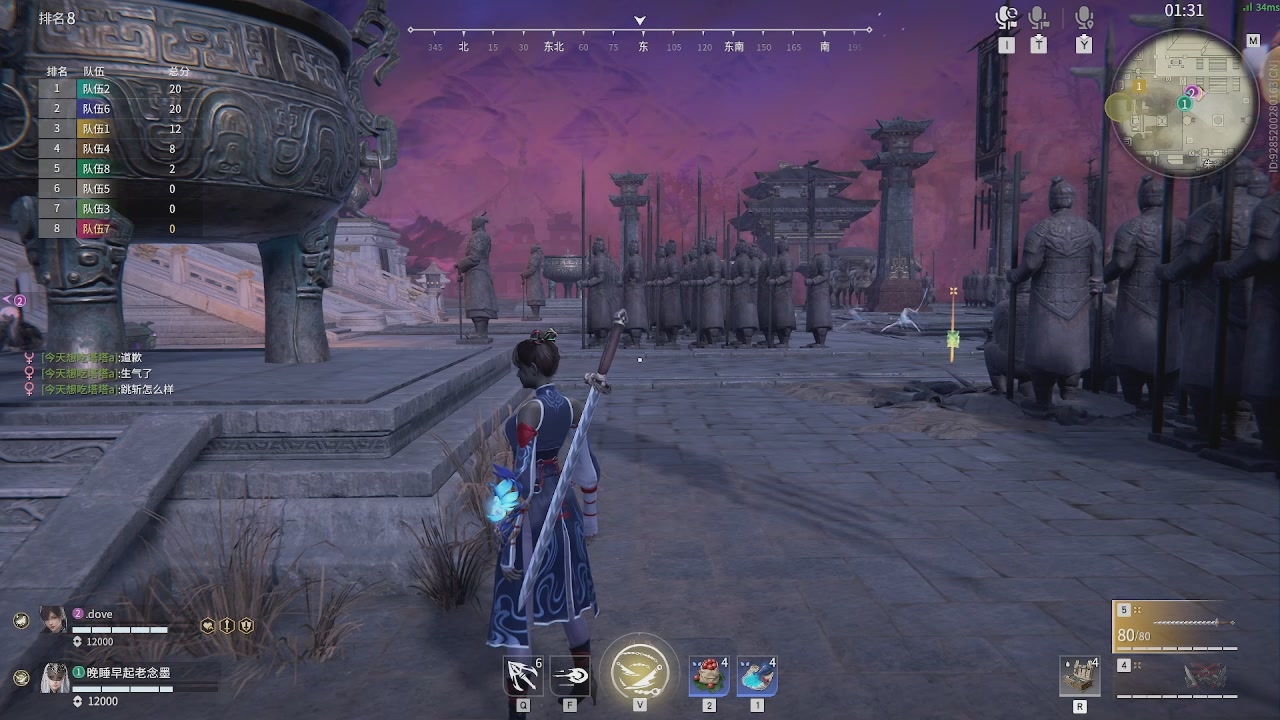The image size is (1280, 720).
Task: Select teammate .dove's portrait
Action: [54, 620]
